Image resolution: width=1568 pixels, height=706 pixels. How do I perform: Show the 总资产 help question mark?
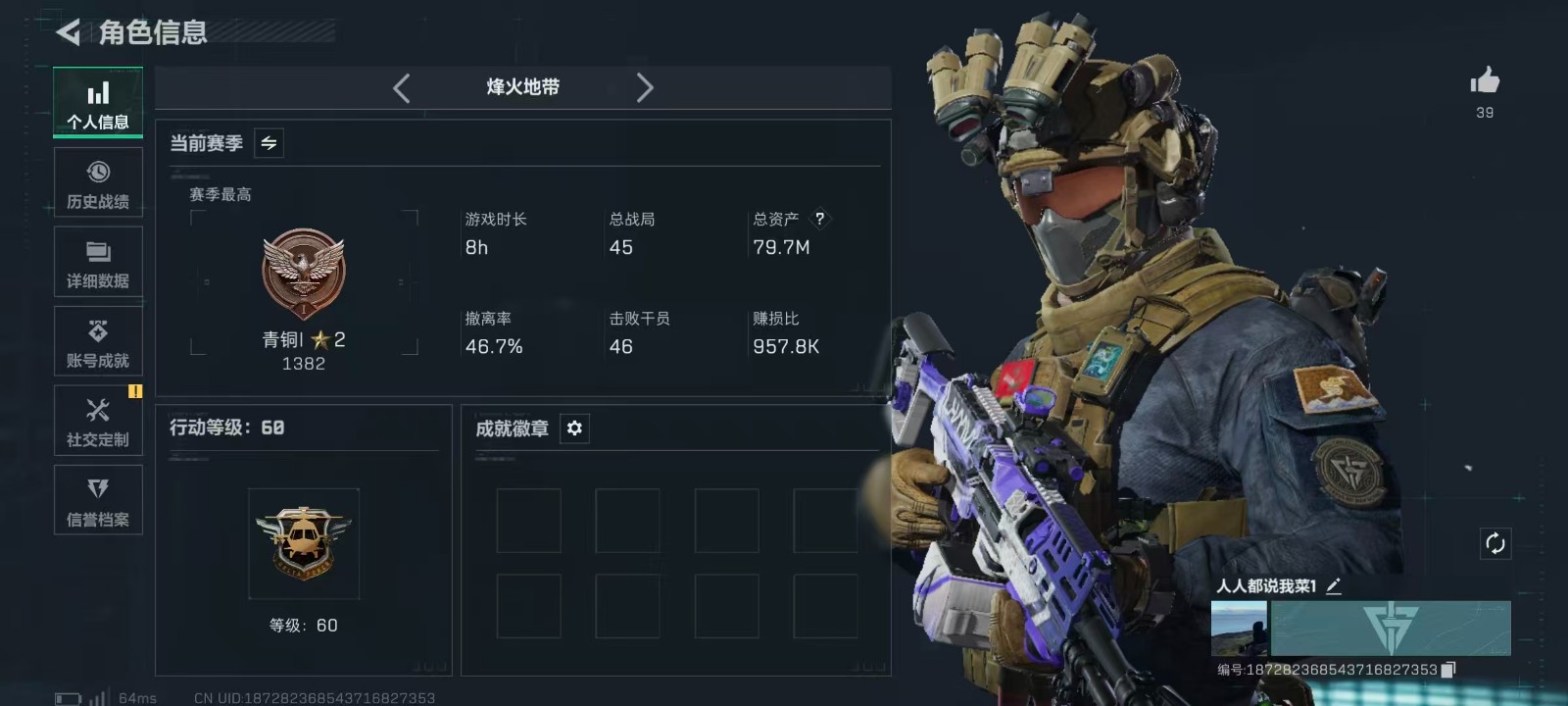click(x=819, y=219)
